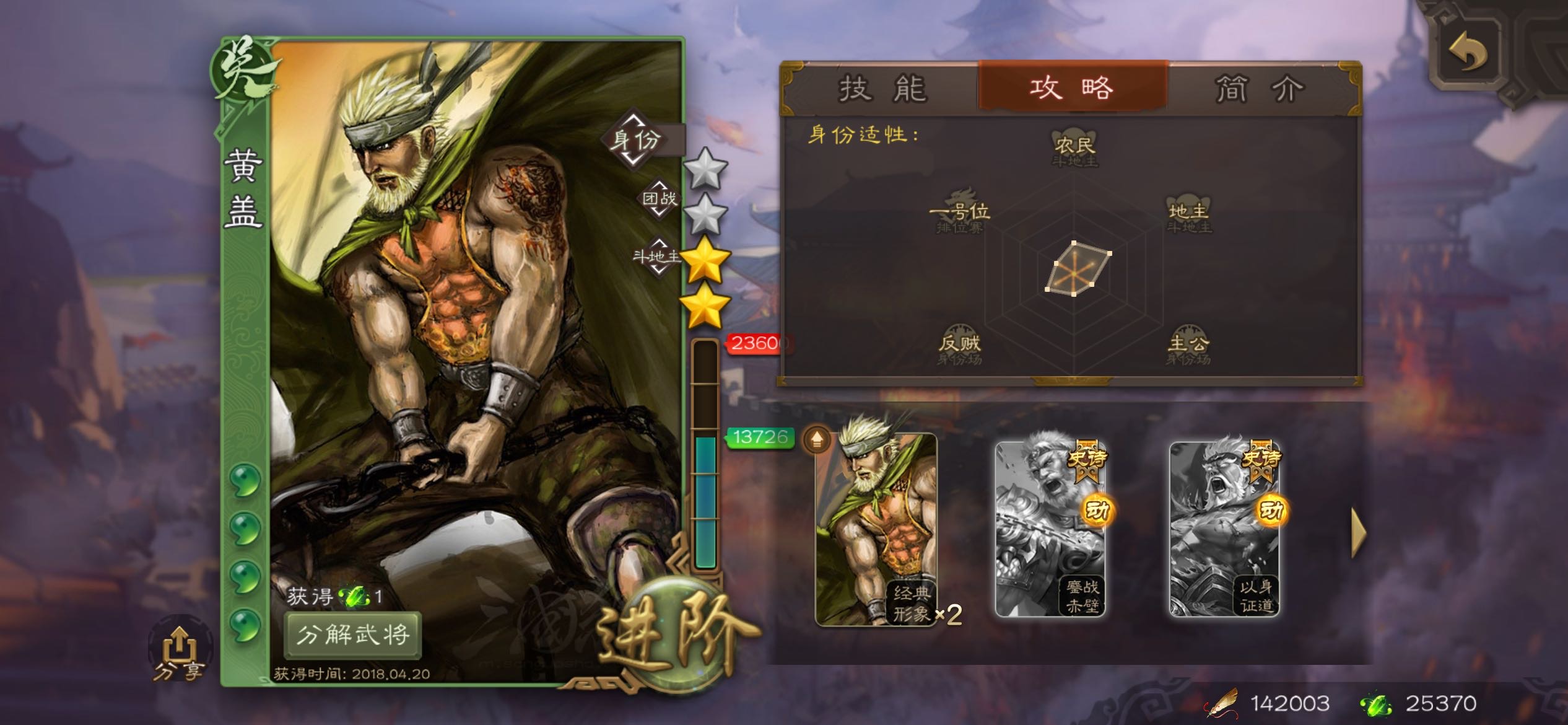This screenshot has height=725, width=1568.
Task: Choose the 团战 team battle mode
Action: pos(659,199)
